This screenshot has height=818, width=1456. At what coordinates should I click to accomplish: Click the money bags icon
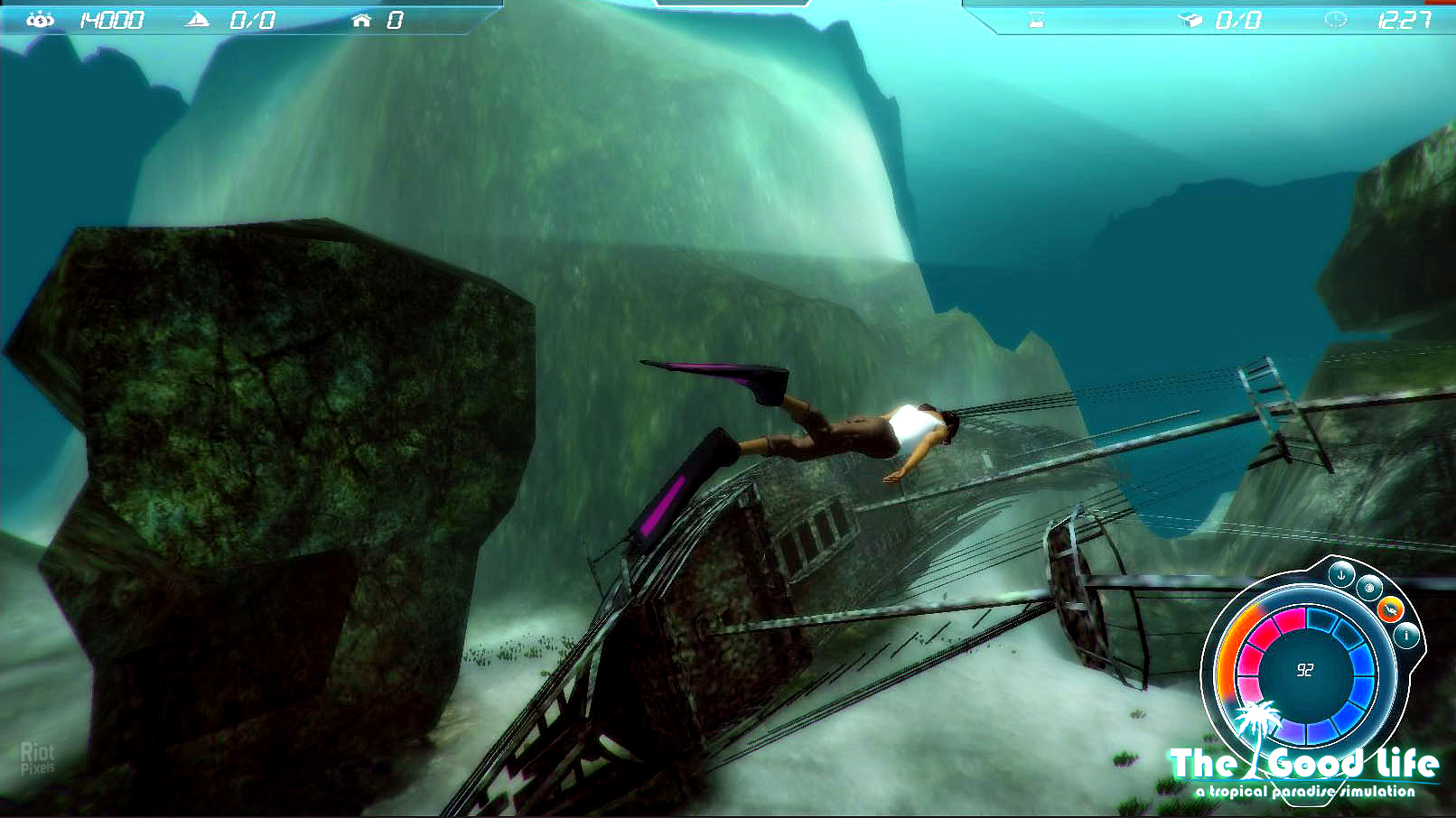point(41,20)
